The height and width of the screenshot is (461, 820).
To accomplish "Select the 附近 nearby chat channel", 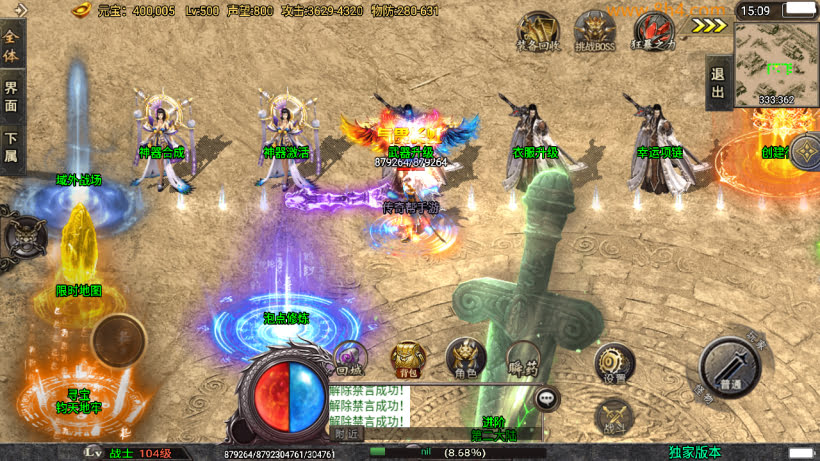I will 348,433.
